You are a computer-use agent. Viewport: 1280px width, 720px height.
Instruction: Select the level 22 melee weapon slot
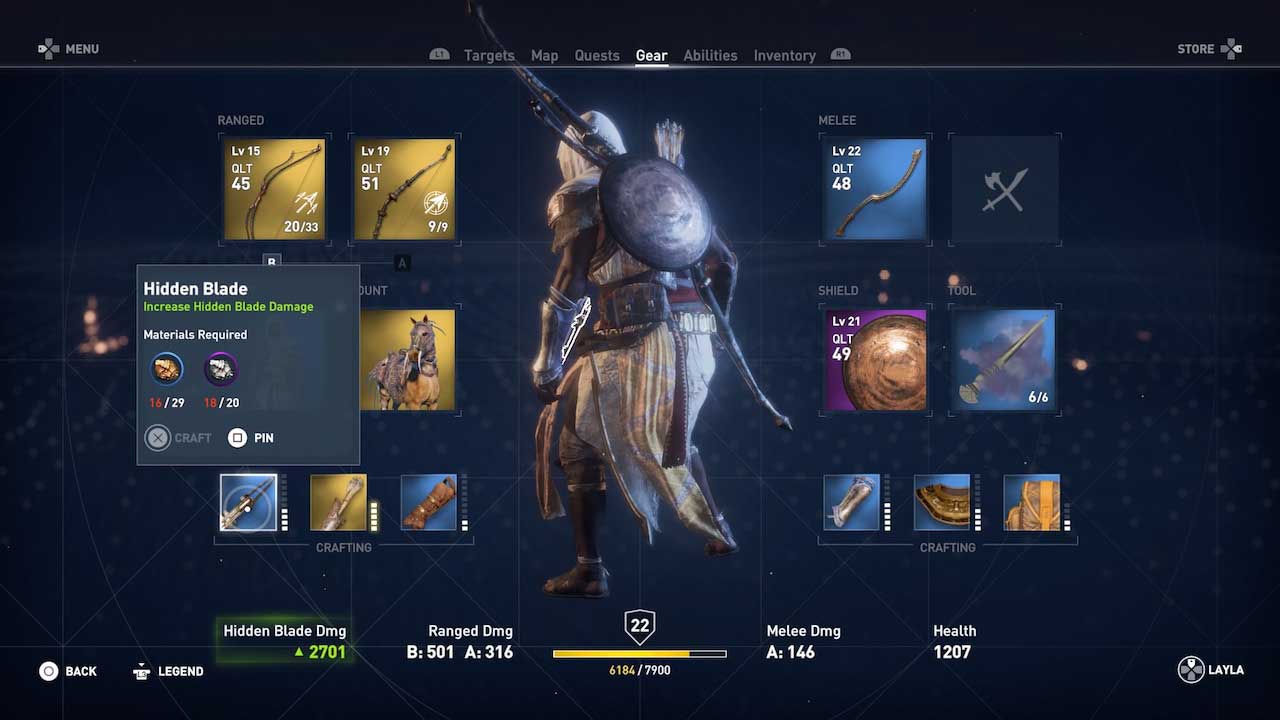[875, 190]
